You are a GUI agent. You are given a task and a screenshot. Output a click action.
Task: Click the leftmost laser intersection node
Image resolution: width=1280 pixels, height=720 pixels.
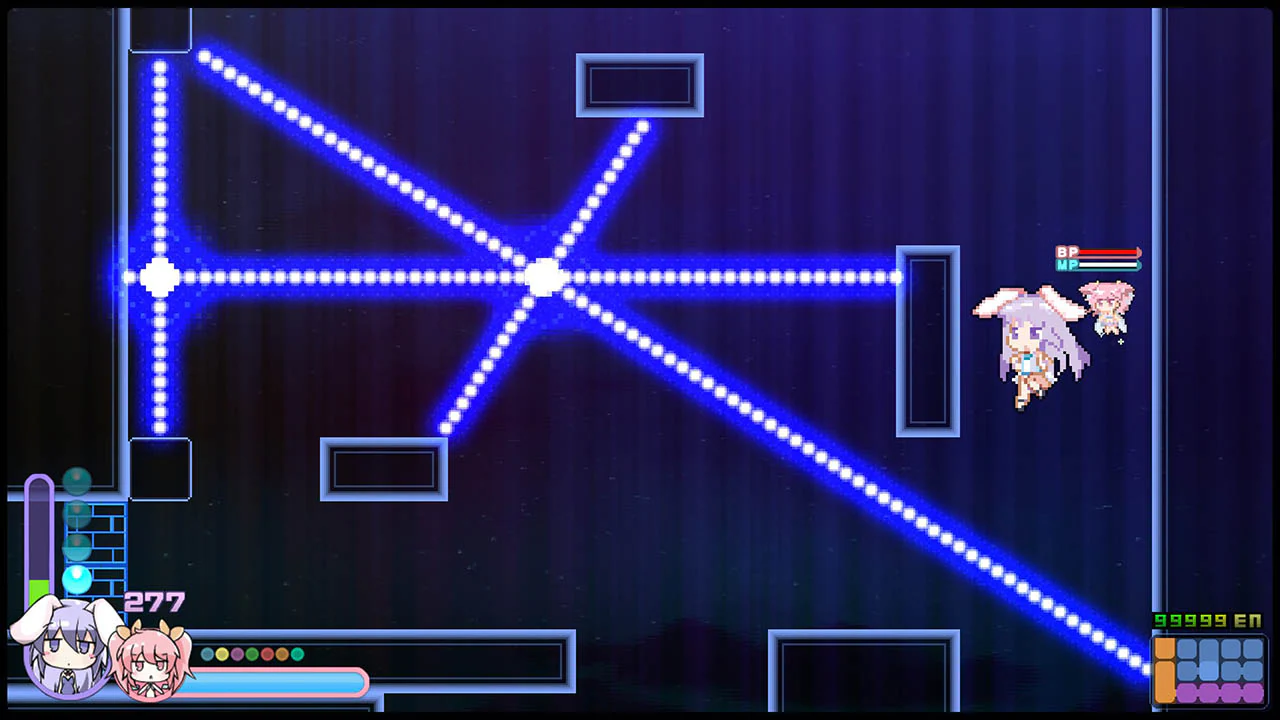[160, 278]
